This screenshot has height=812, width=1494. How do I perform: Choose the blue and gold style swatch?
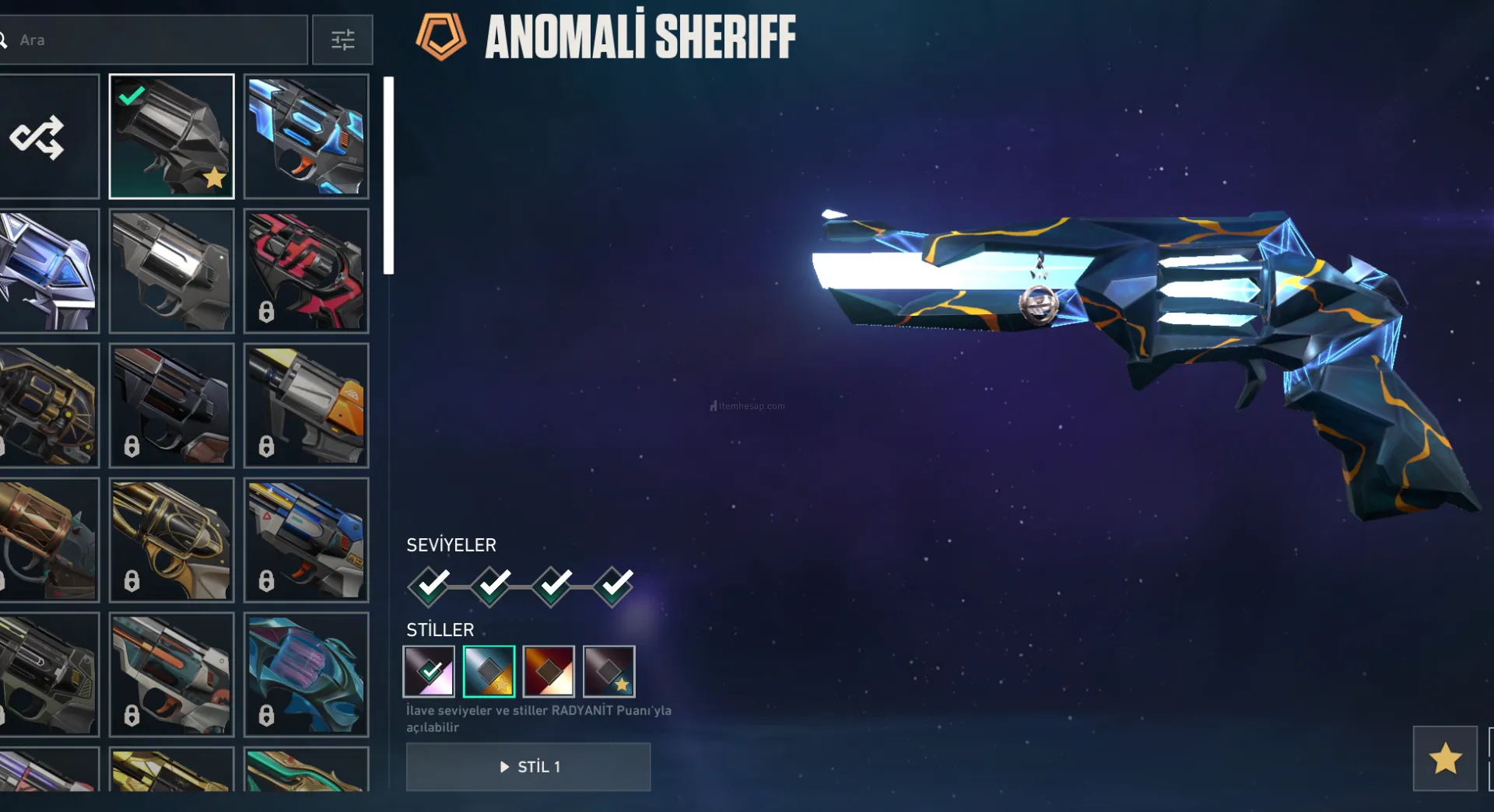click(x=489, y=671)
